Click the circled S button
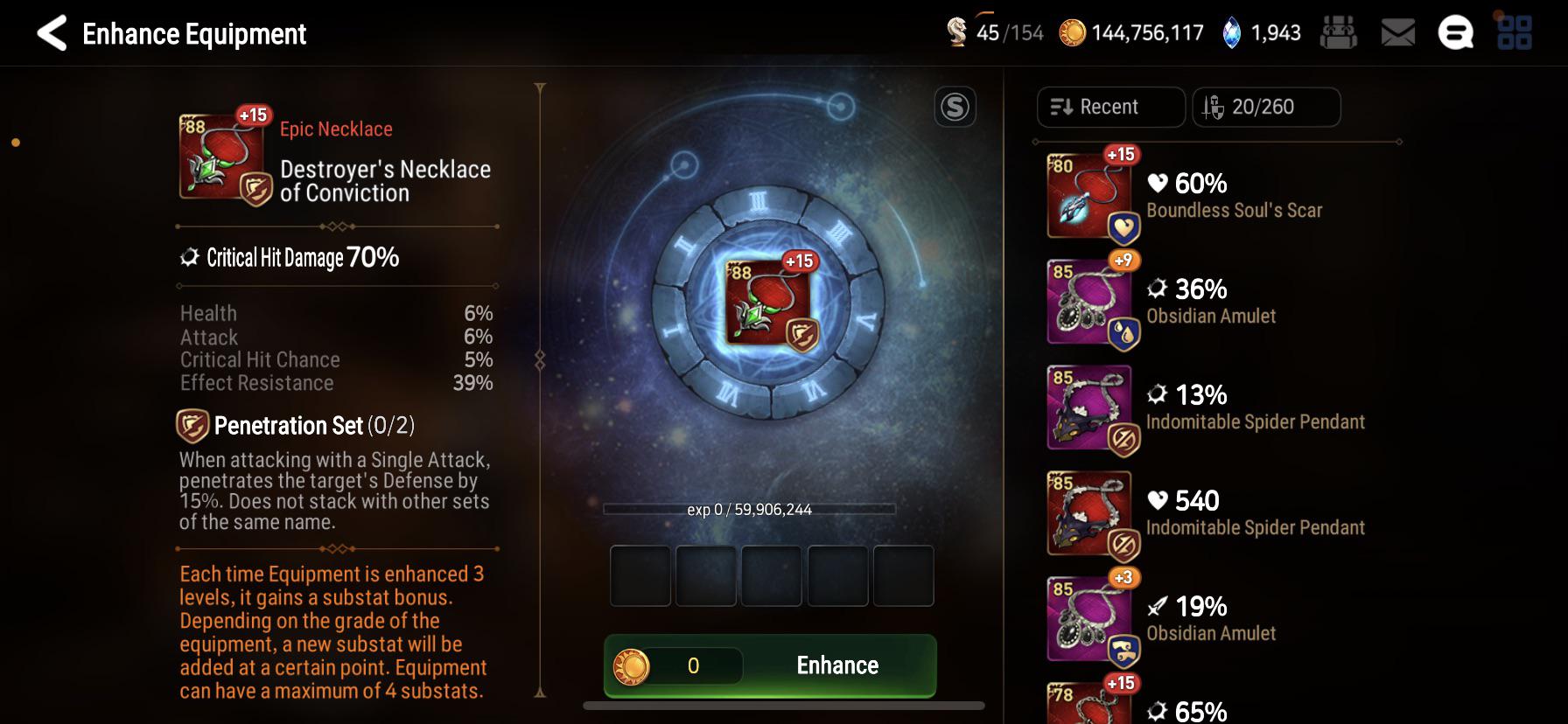This screenshot has height=724, width=1568. (x=955, y=108)
